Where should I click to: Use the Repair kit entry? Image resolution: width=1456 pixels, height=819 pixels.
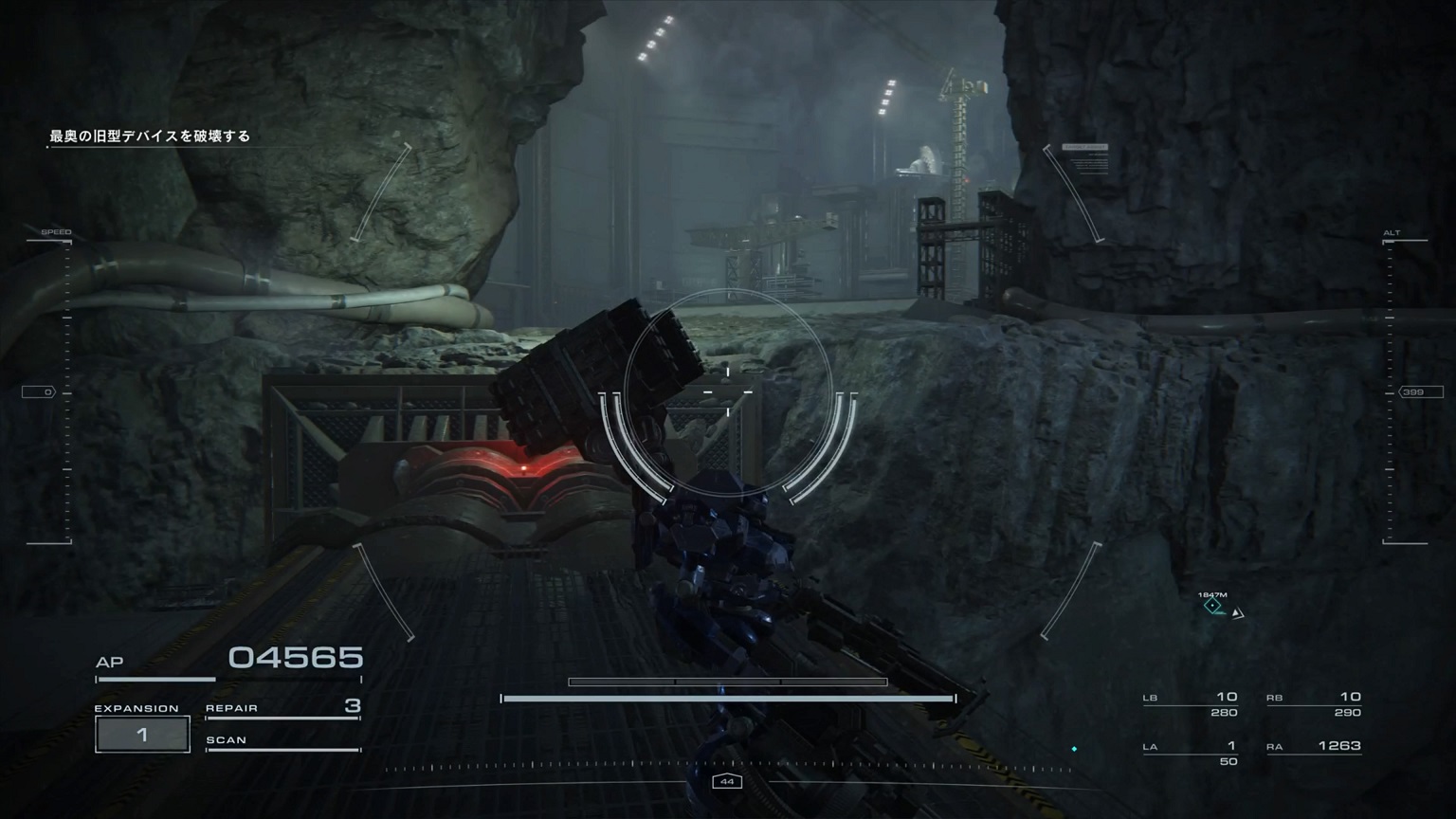pos(282,707)
